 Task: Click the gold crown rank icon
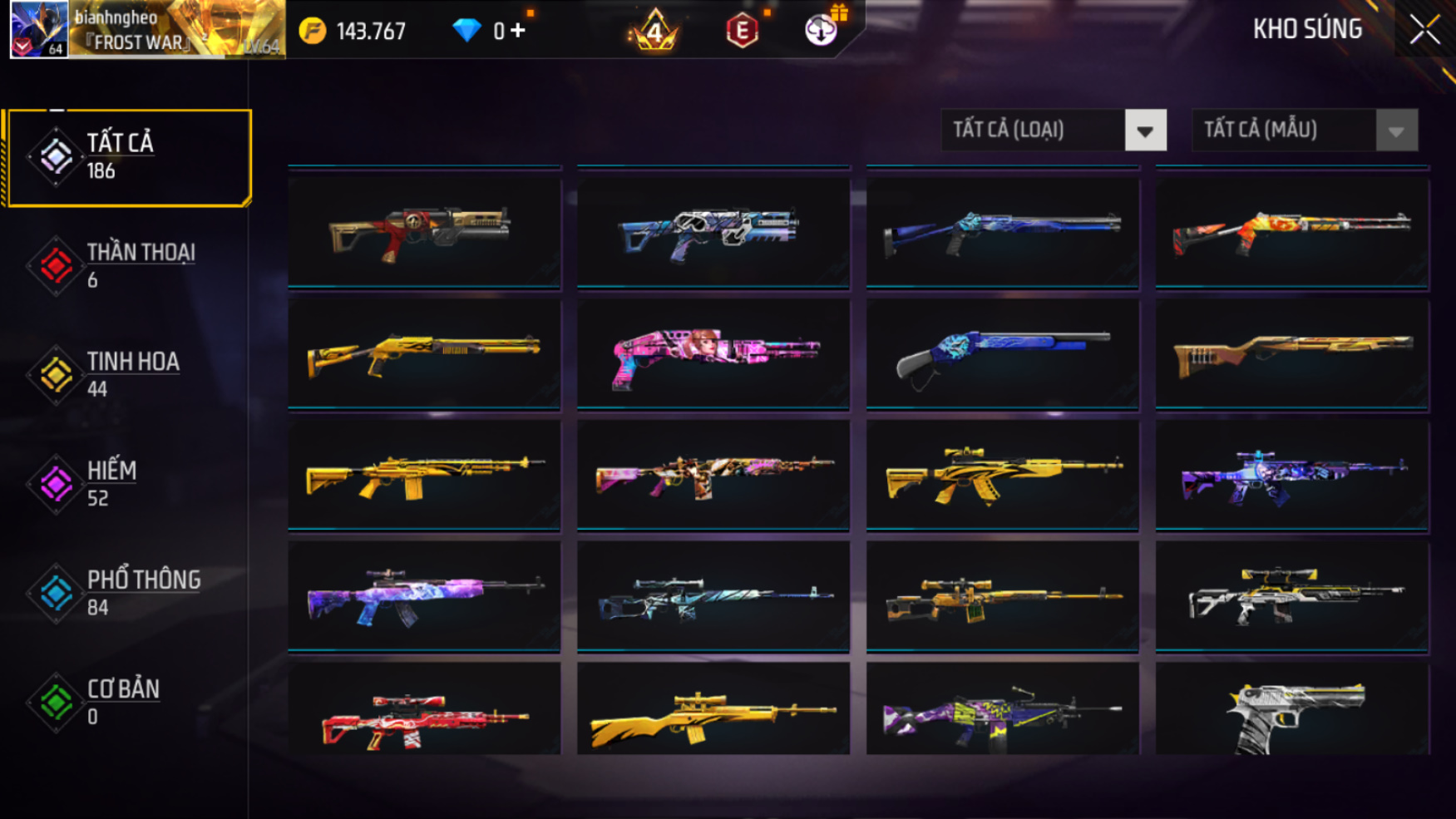(x=654, y=31)
